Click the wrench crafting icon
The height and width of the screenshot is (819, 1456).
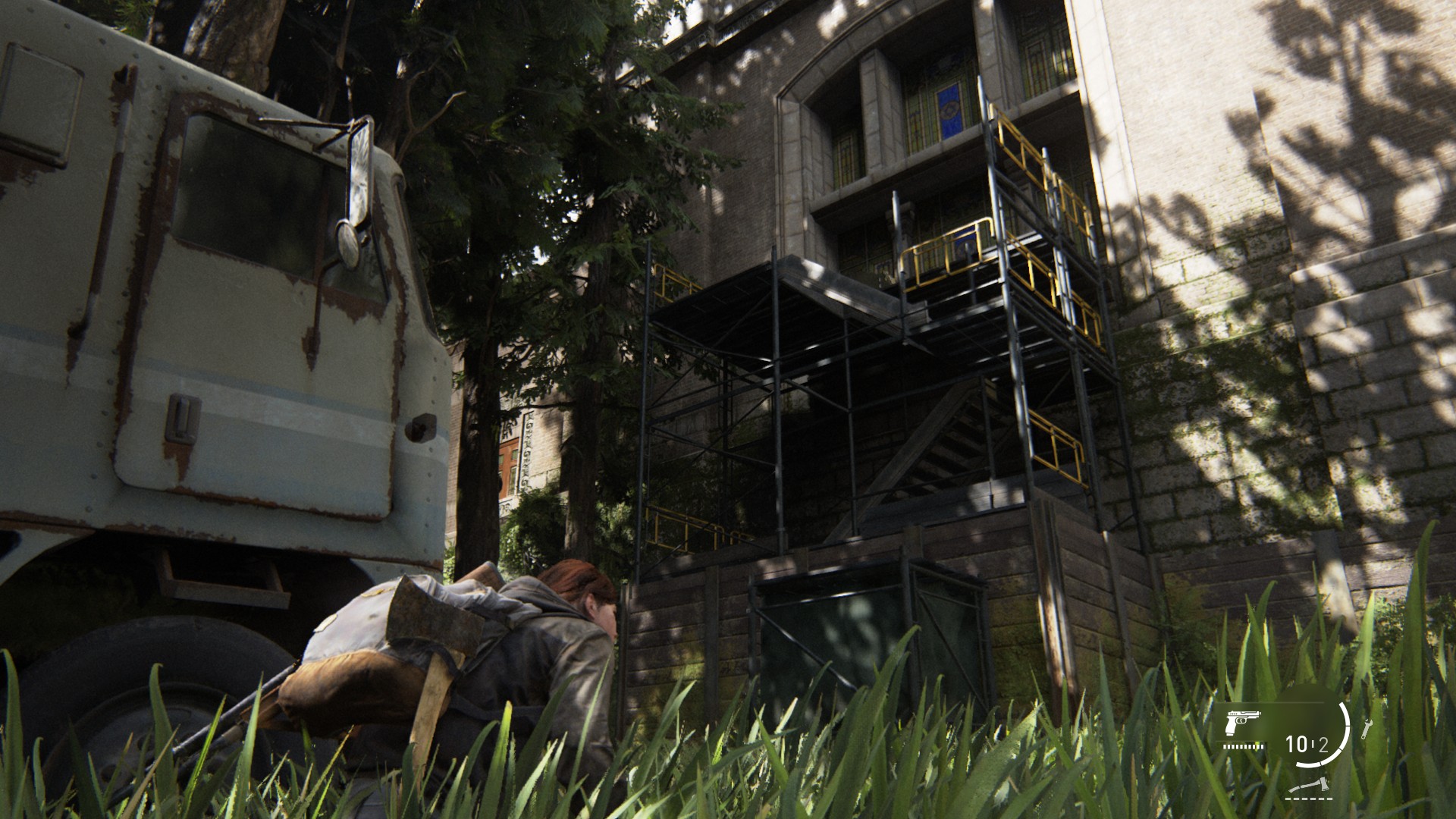pos(1367,729)
